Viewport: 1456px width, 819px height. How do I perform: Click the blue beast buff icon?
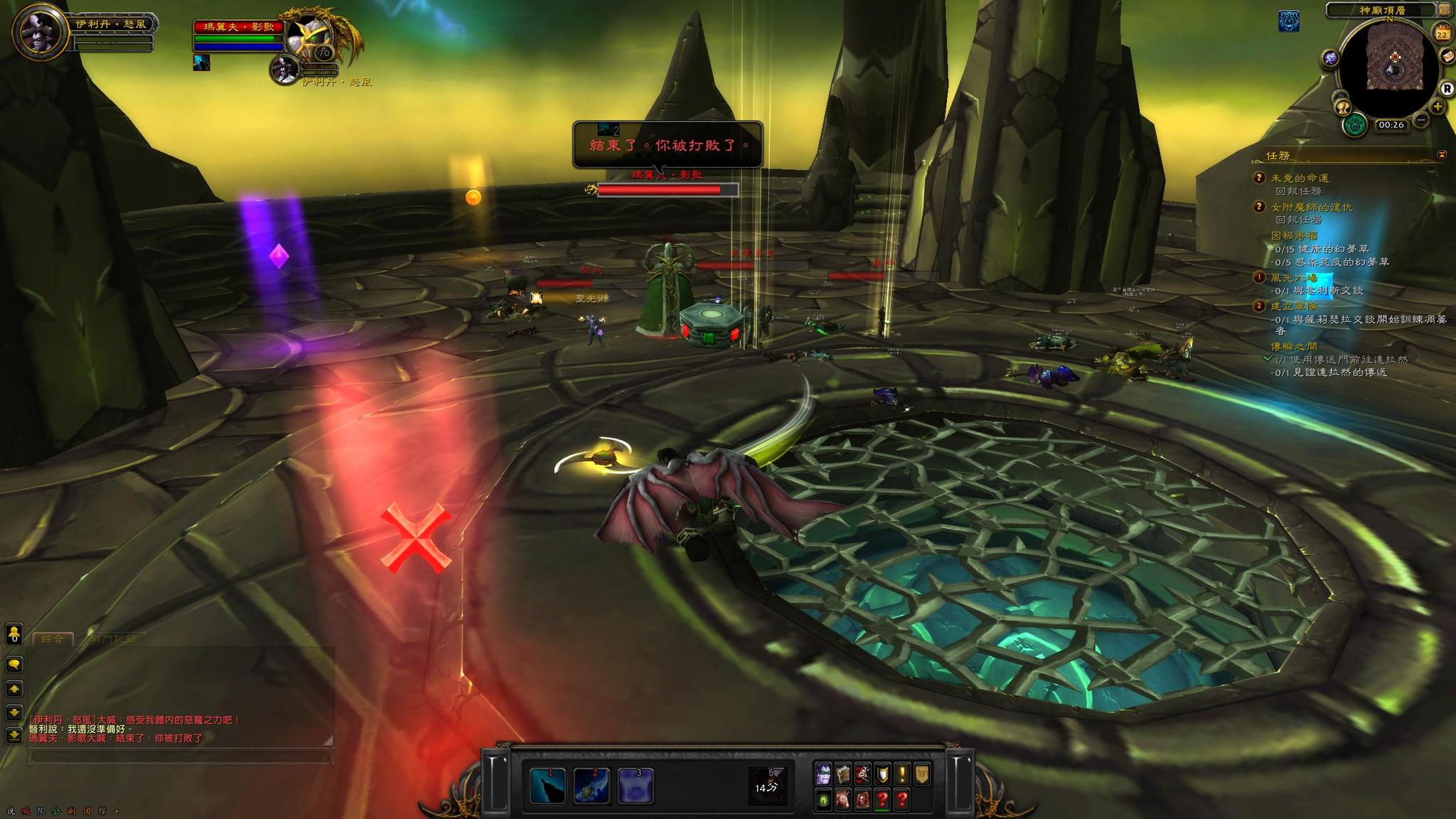click(1289, 21)
